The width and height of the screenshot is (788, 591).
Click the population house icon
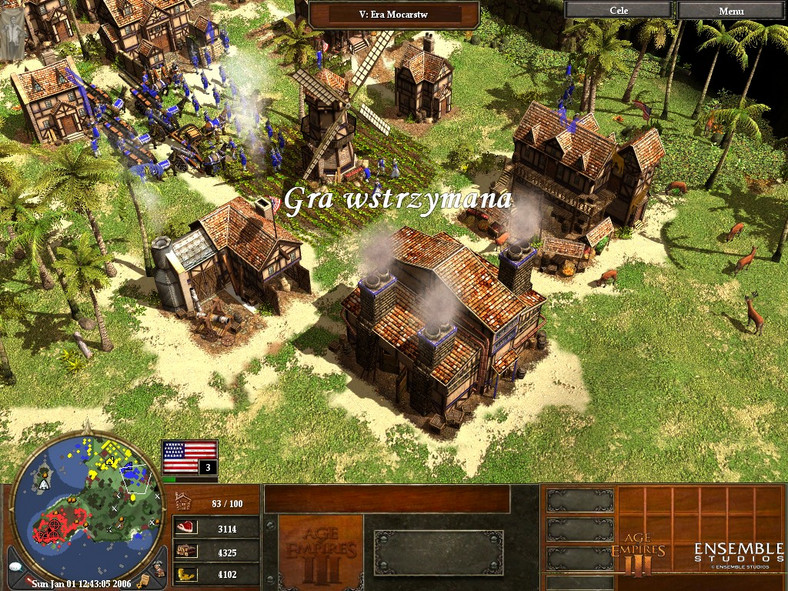(185, 502)
